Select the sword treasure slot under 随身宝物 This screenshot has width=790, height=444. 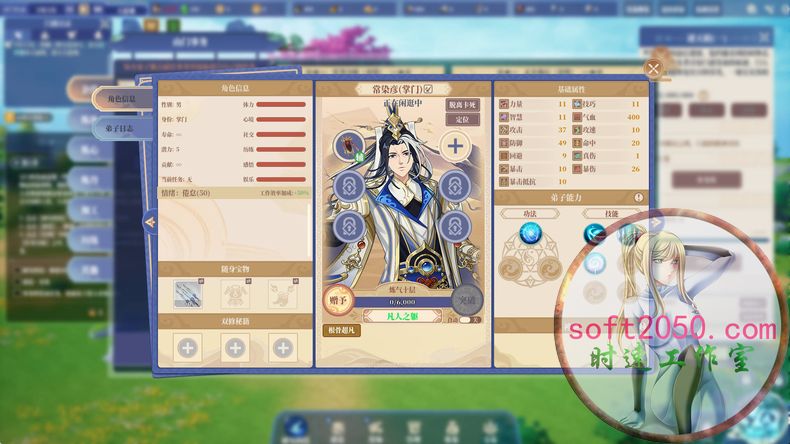tap(187, 293)
